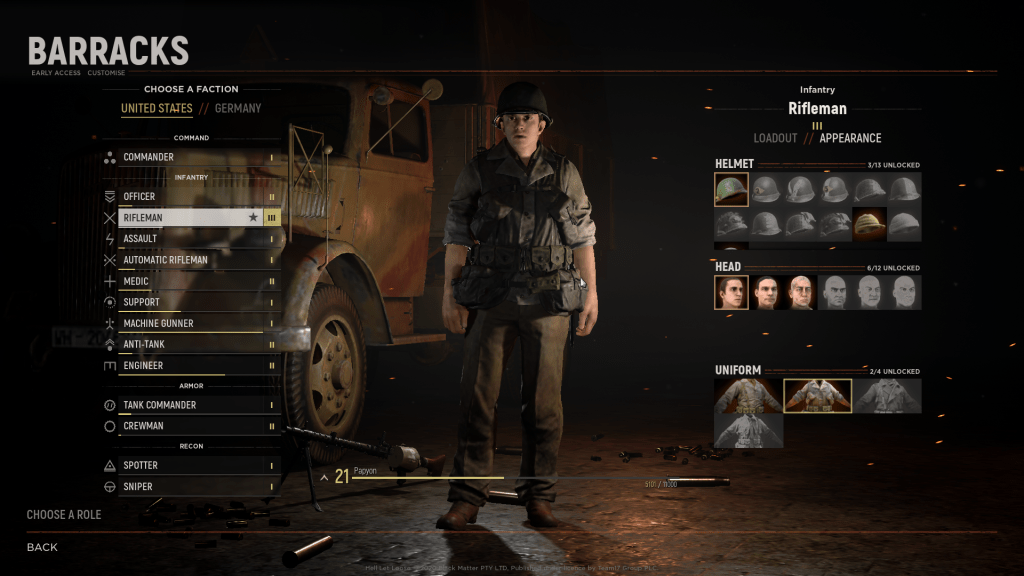Choose the Commander role

pyautogui.click(x=190, y=157)
